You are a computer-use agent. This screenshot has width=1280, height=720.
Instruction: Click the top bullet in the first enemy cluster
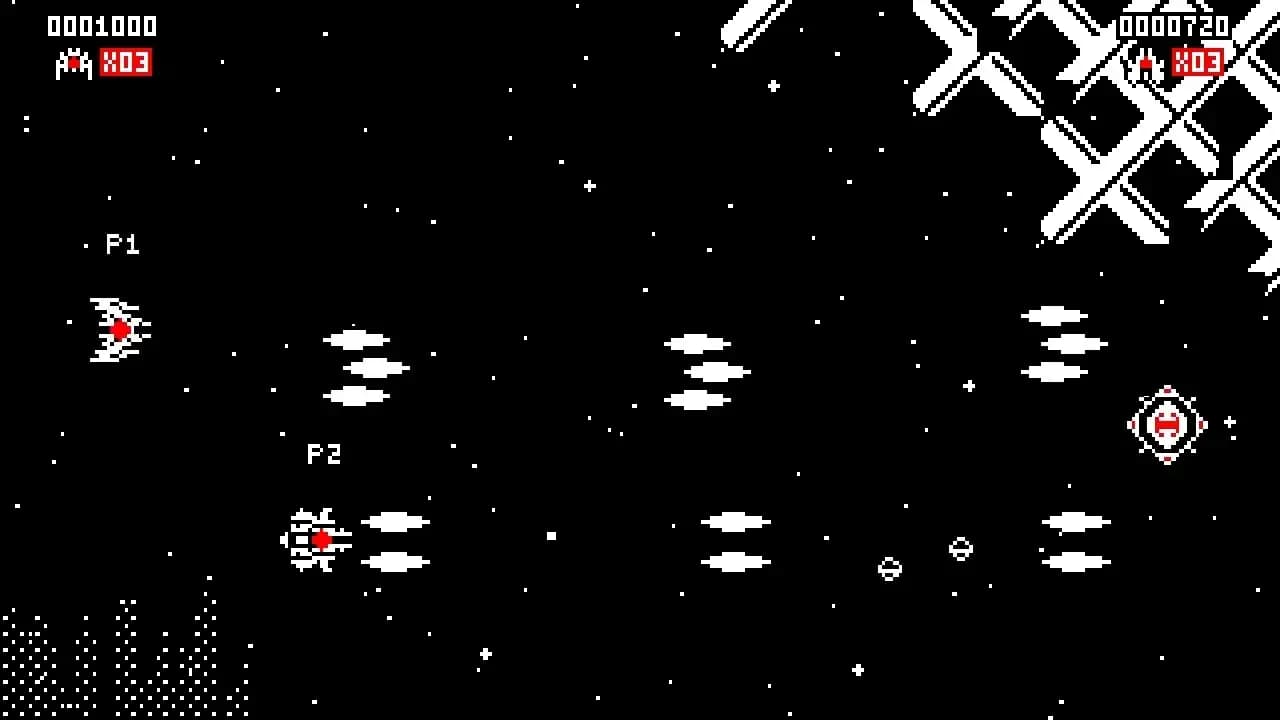352,337
